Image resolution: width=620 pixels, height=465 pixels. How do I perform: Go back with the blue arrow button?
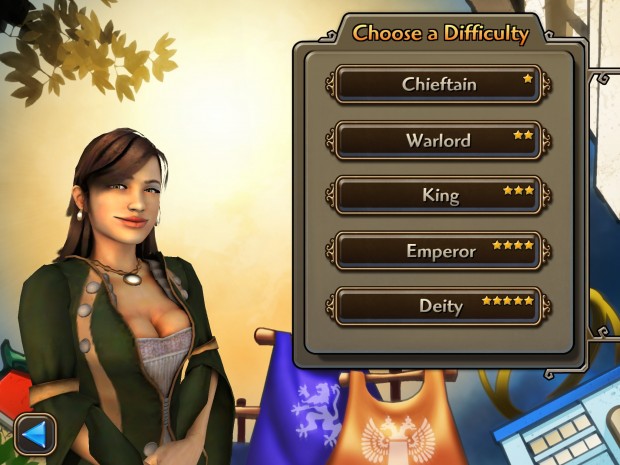[35, 434]
